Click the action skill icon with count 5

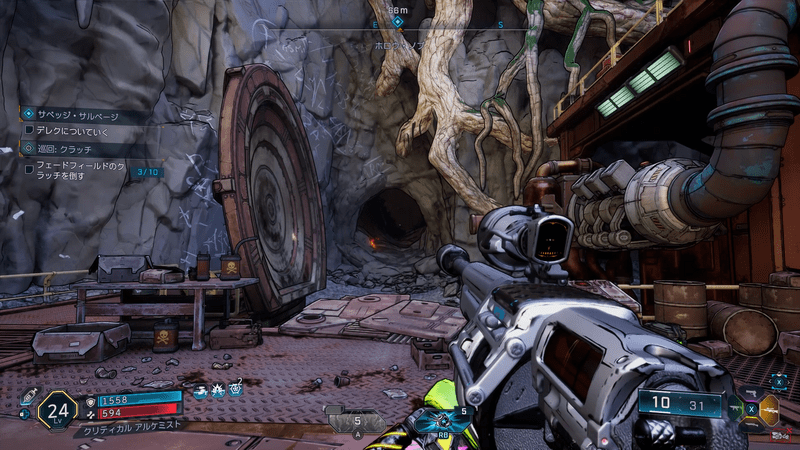[355, 422]
